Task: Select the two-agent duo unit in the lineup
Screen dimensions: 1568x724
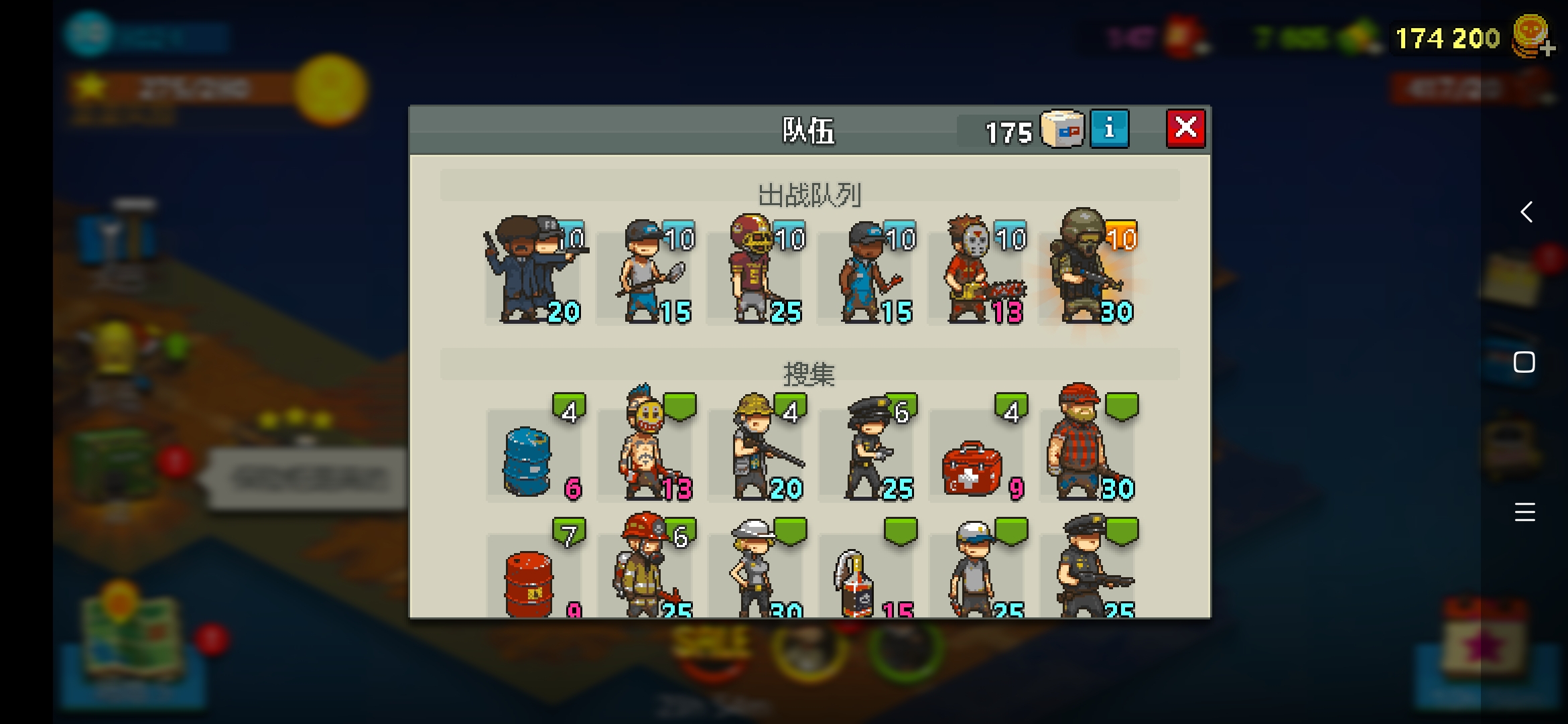Action: [x=533, y=271]
